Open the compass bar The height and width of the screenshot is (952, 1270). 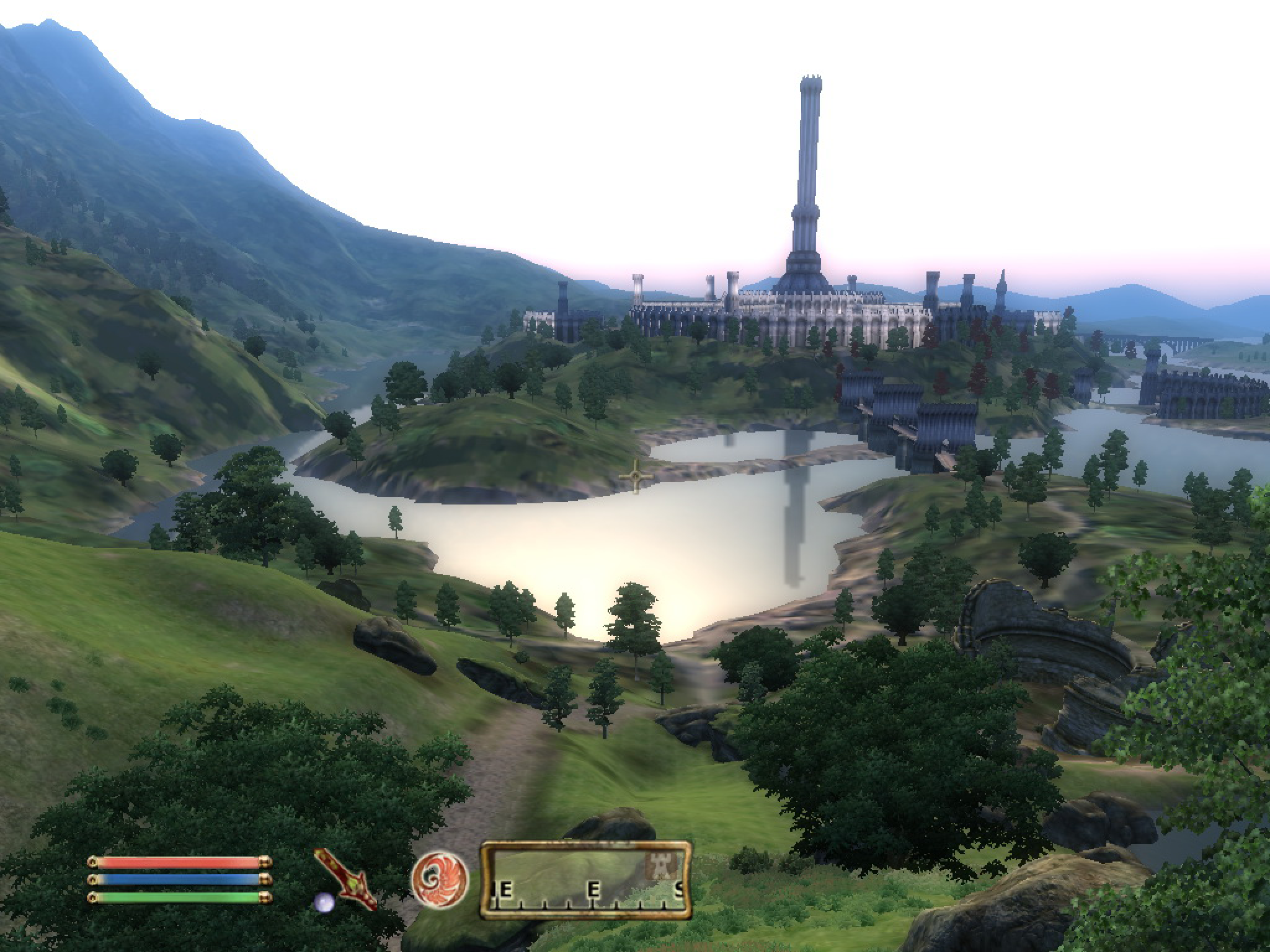(586, 879)
